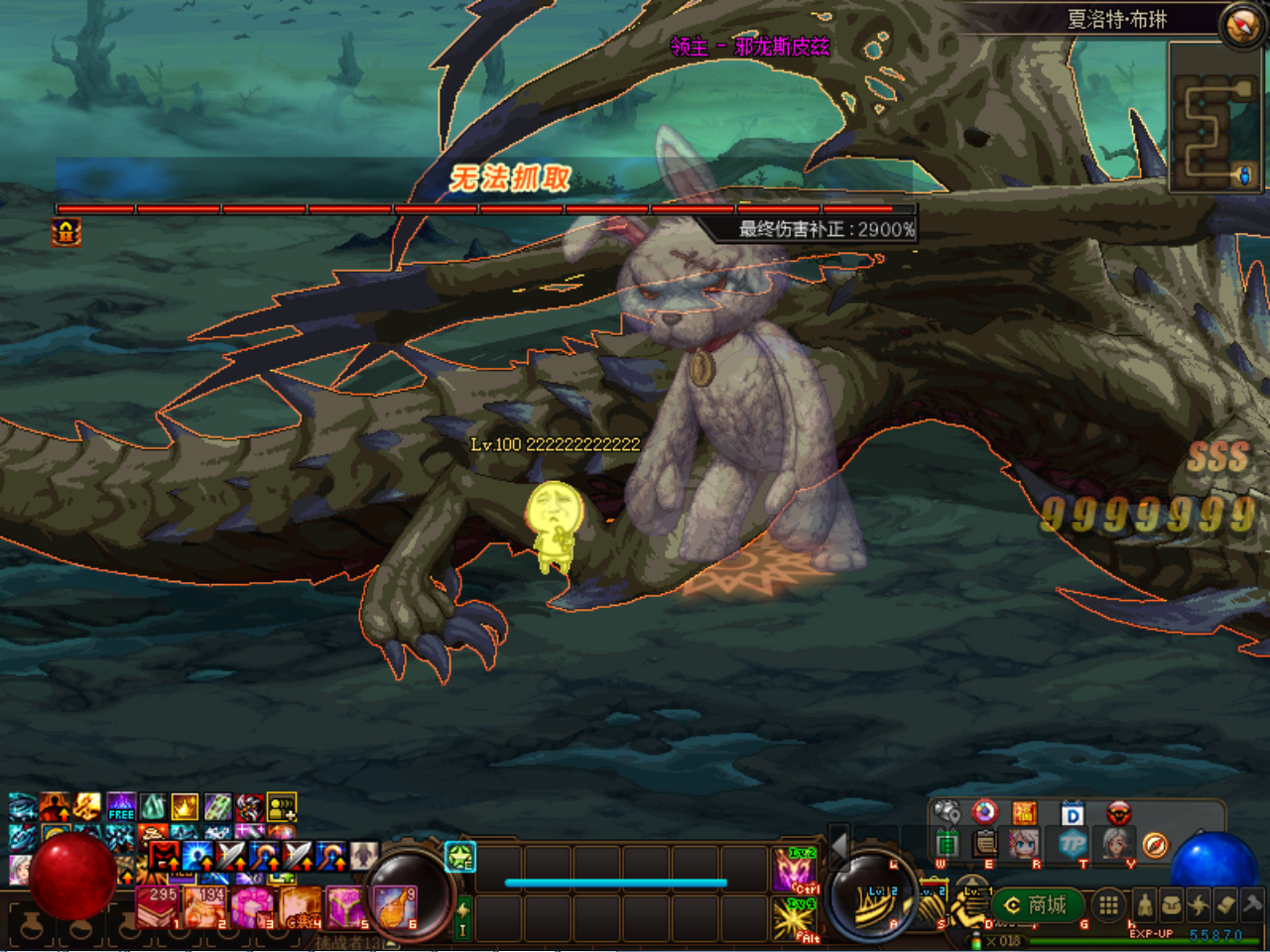Toggle the green star buff-swap icon beside skill bar
The height and width of the screenshot is (952, 1270).
(460, 855)
